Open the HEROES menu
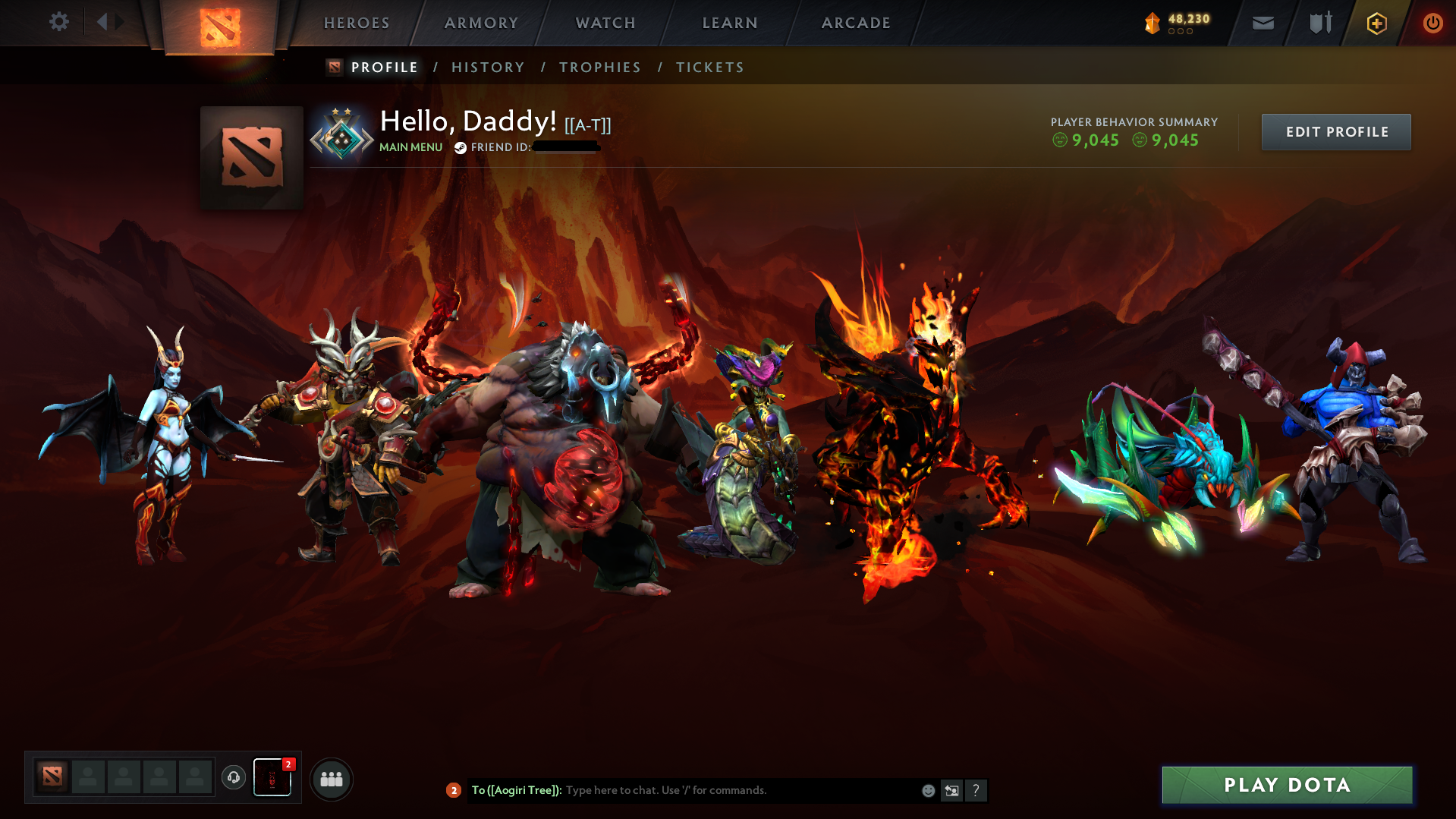This screenshot has height=819, width=1456. click(356, 23)
